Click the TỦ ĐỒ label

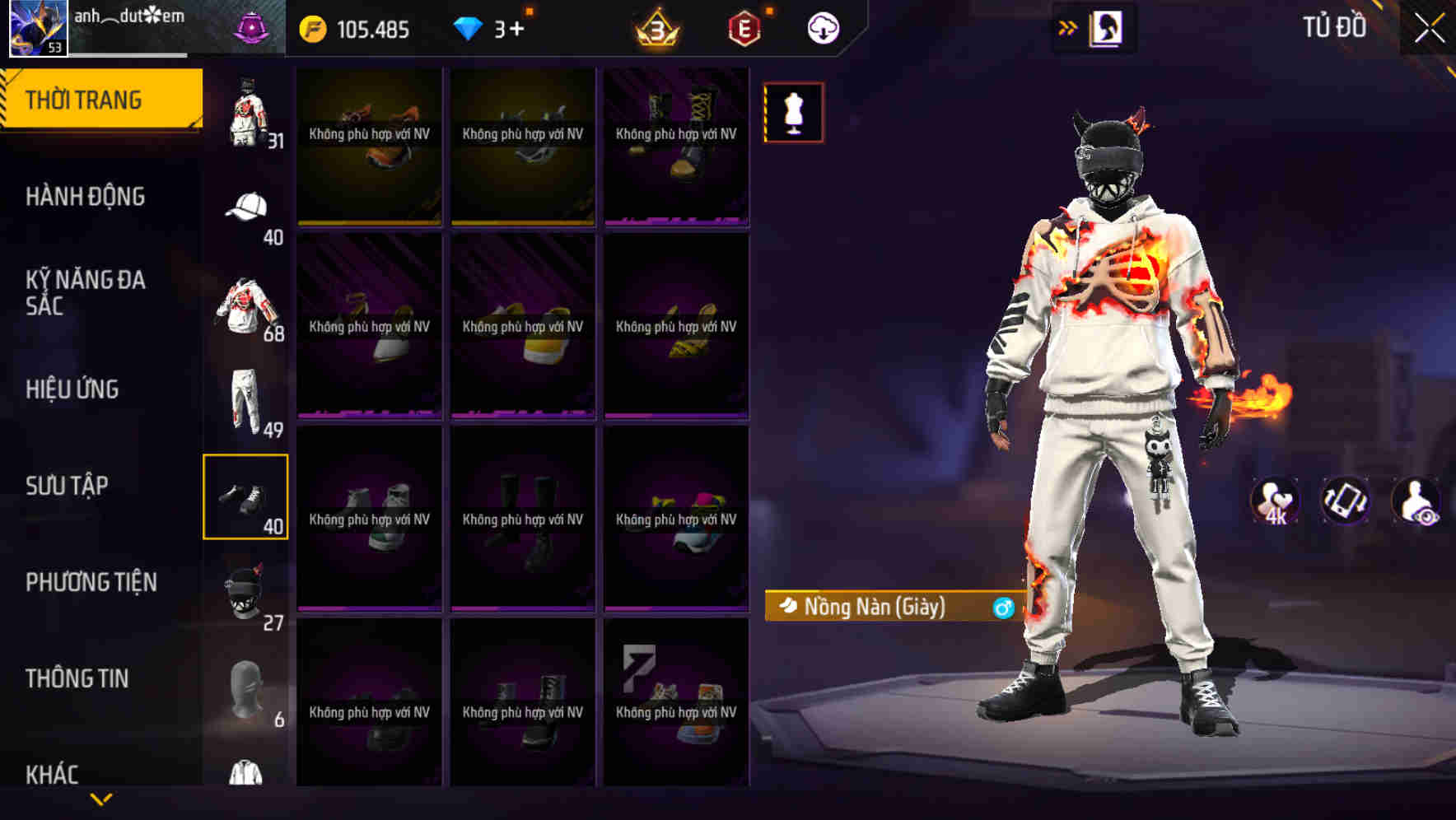(1333, 27)
